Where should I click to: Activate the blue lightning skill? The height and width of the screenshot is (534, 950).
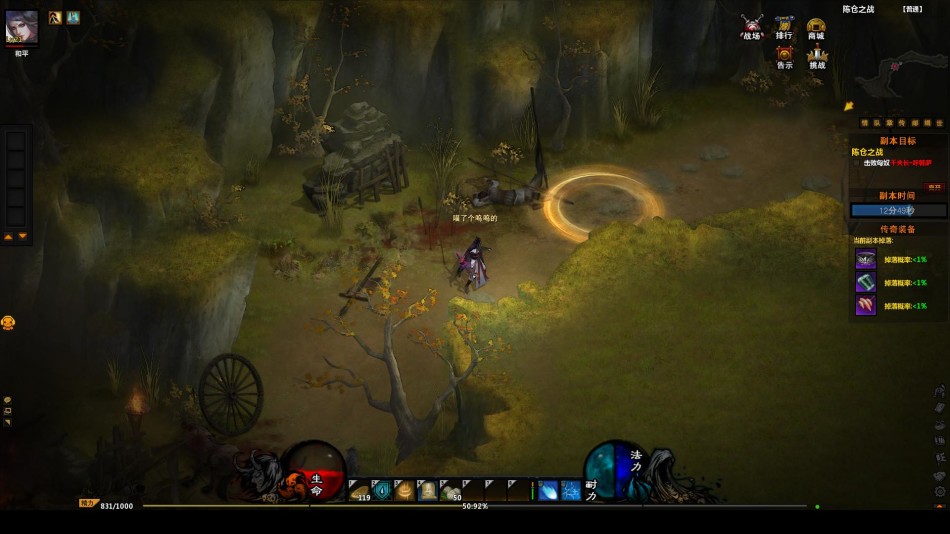[x=571, y=490]
